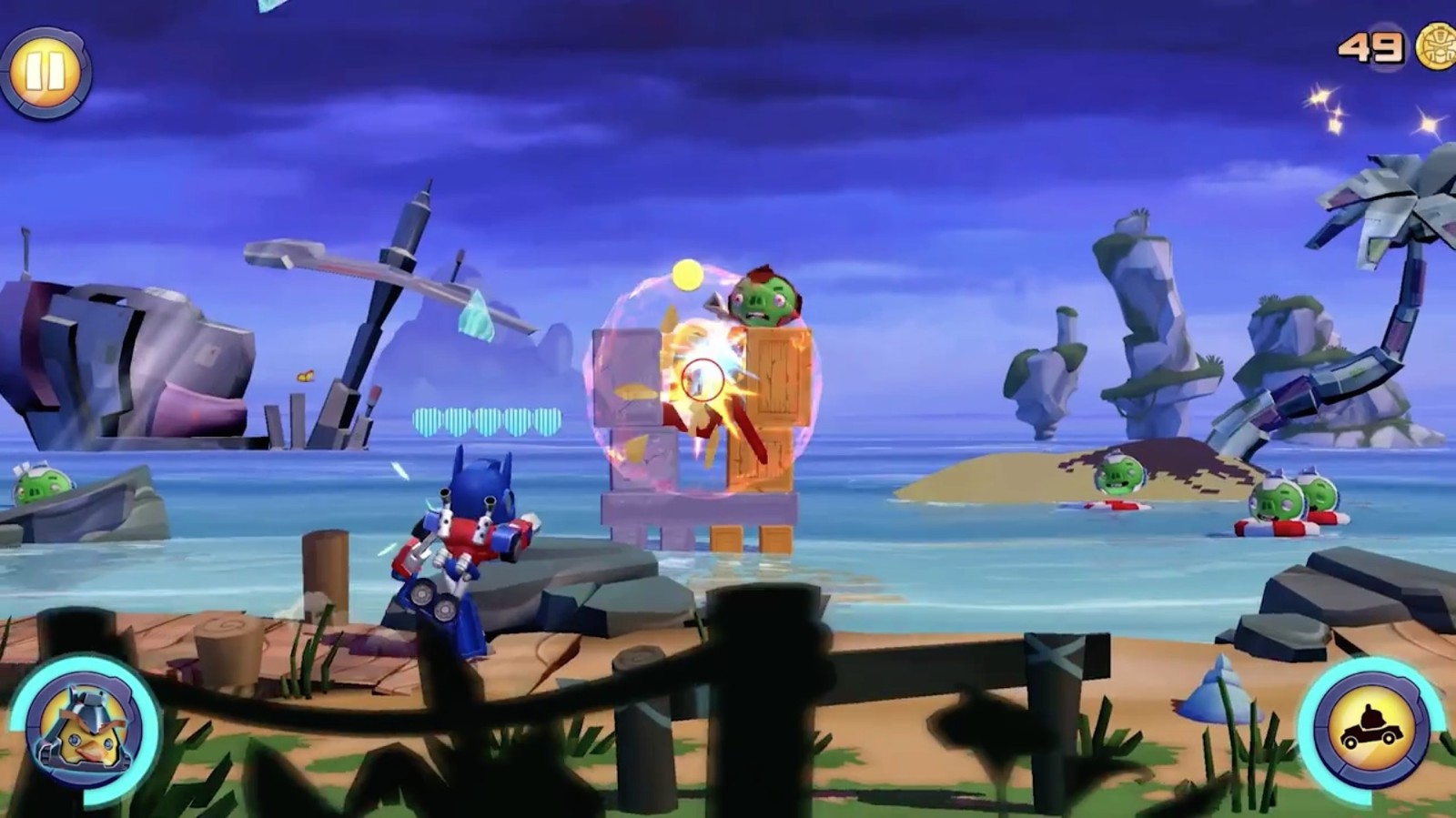Tap the yellow sun inside the bubble
Screen dimensions: 1456x818
click(689, 273)
